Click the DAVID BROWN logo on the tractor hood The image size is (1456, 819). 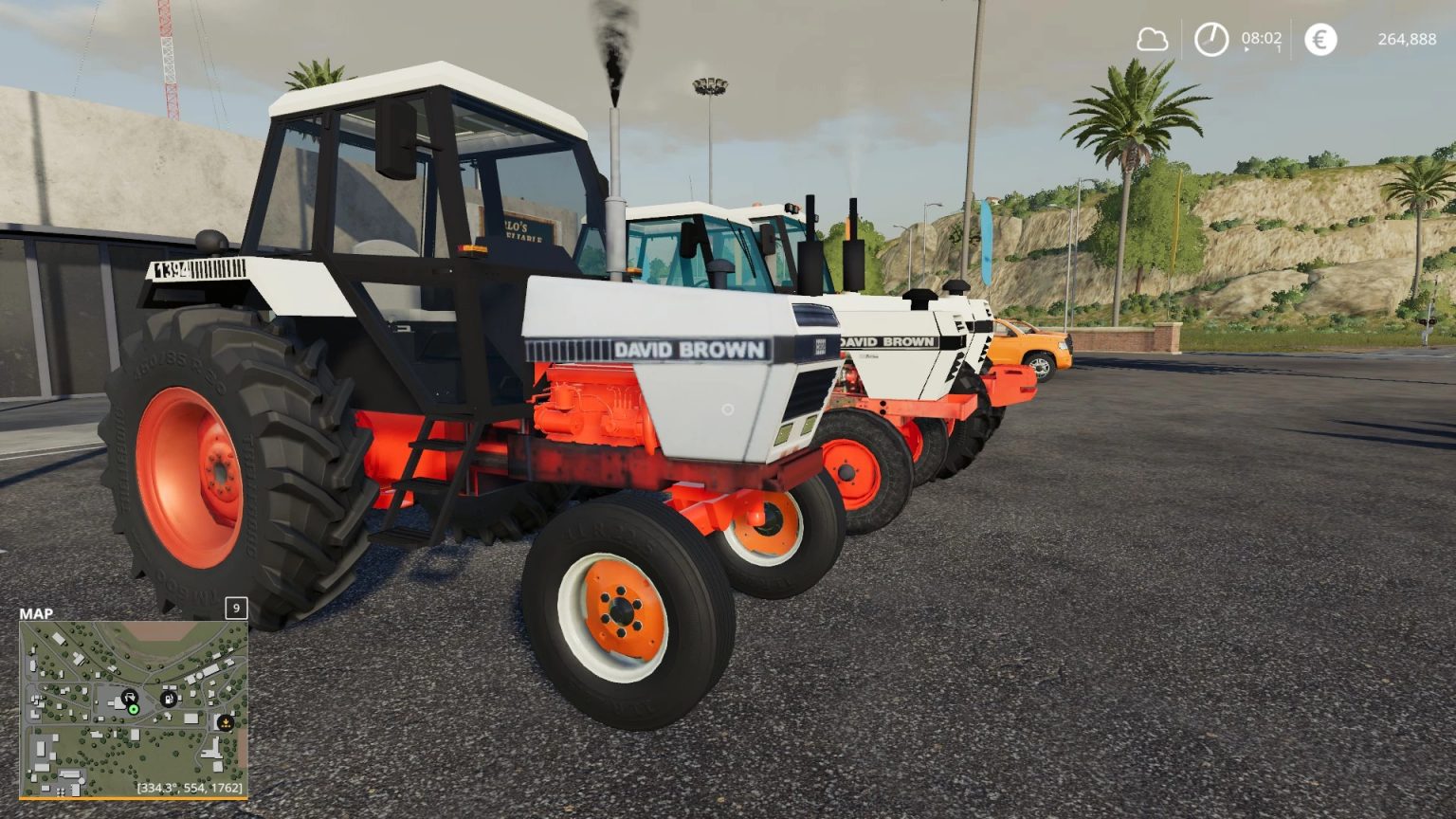coord(693,347)
